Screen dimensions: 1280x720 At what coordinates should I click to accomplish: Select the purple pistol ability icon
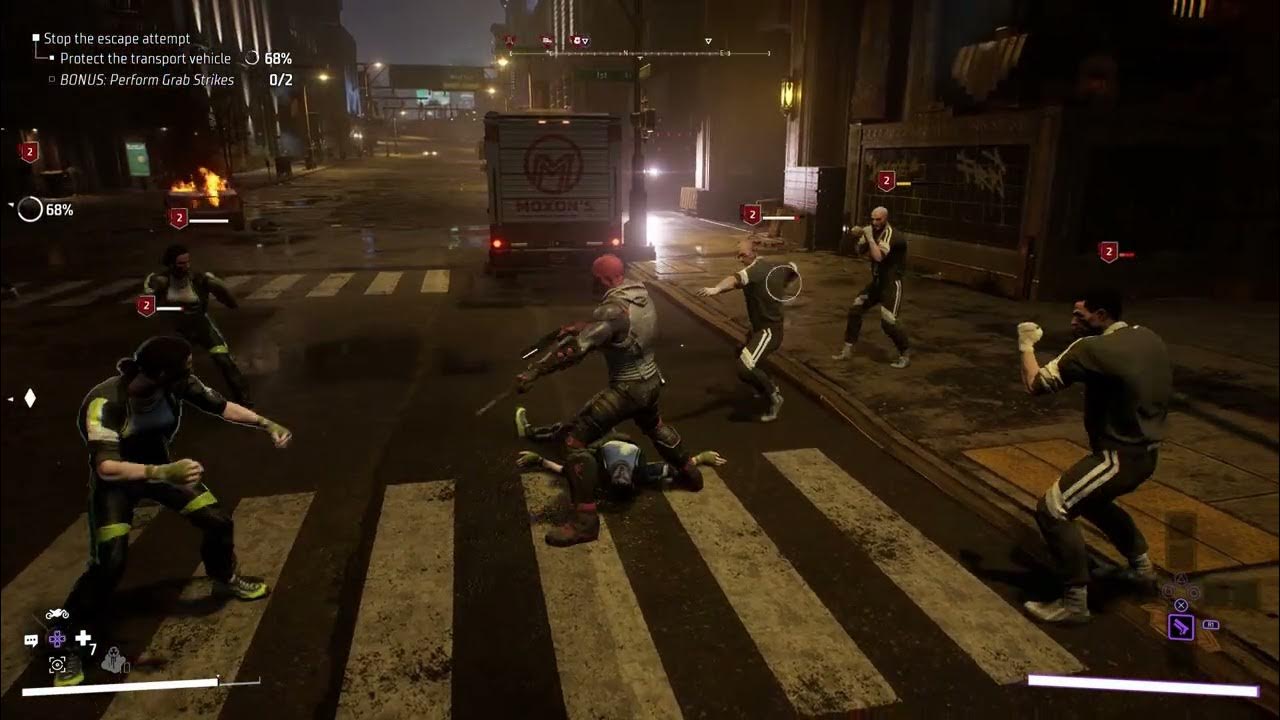point(1182,627)
